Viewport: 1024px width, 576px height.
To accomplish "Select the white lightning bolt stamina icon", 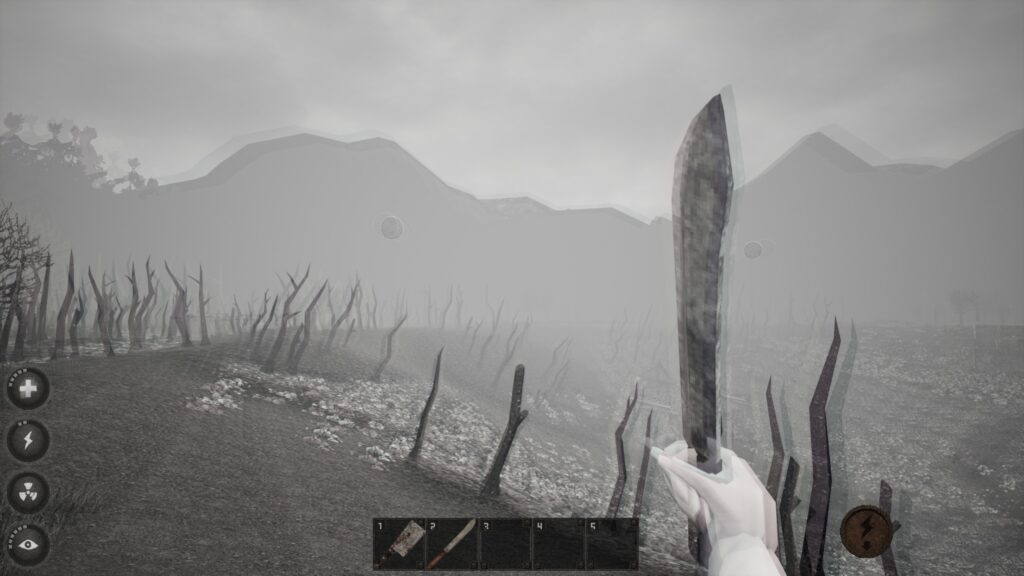I will (x=28, y=440).
